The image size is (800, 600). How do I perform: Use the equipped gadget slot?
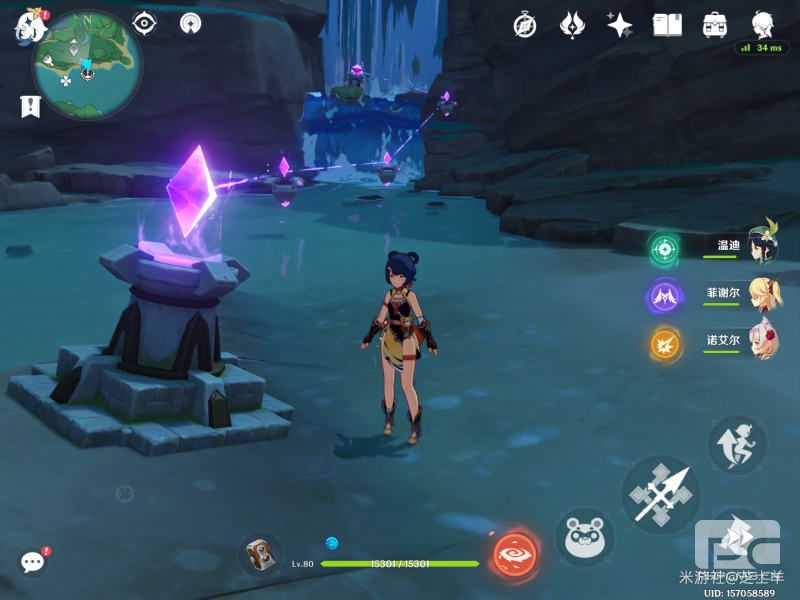pyautogui.click(x=260, y=553)
